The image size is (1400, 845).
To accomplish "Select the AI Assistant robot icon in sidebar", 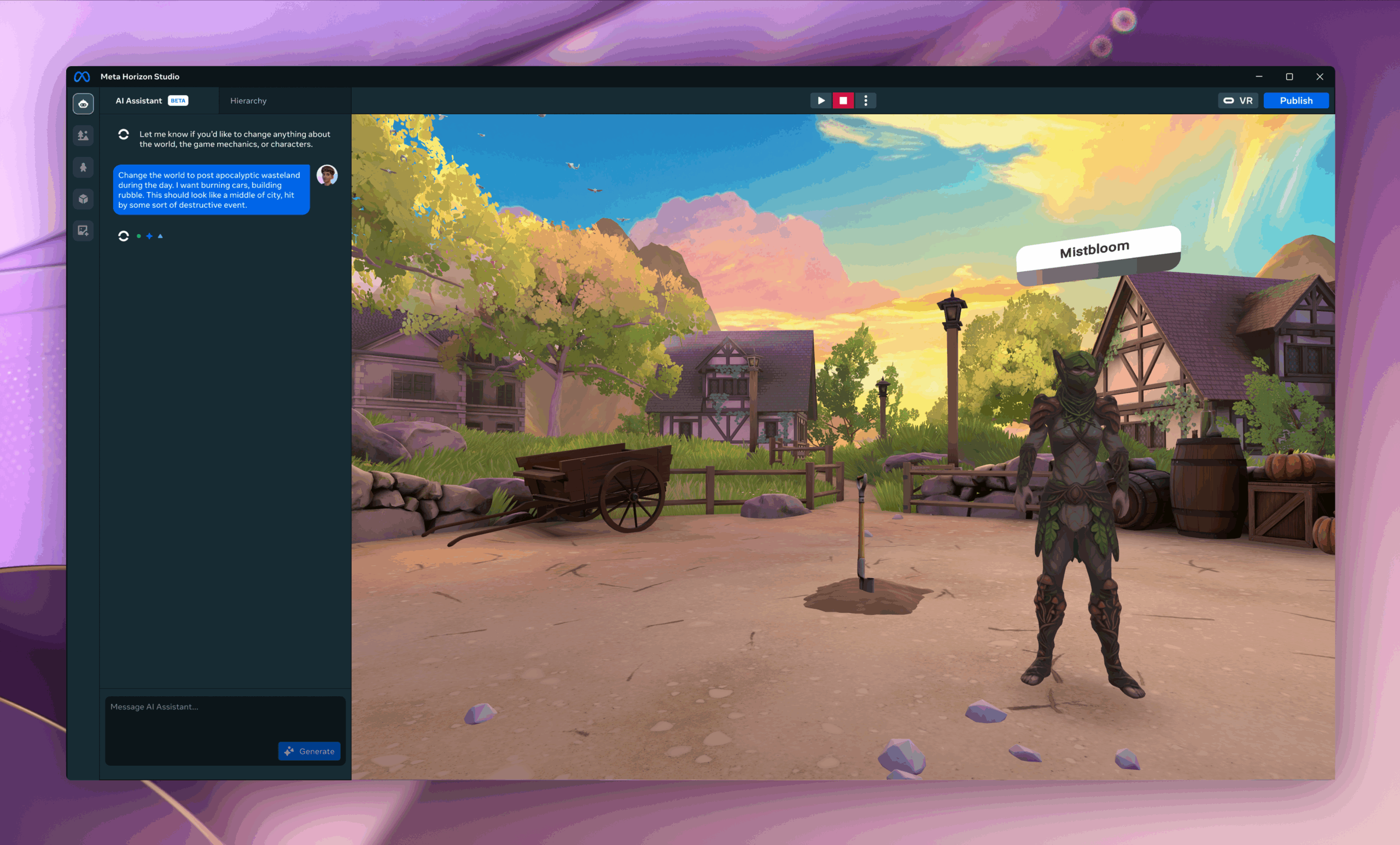I will click(83, 103).
